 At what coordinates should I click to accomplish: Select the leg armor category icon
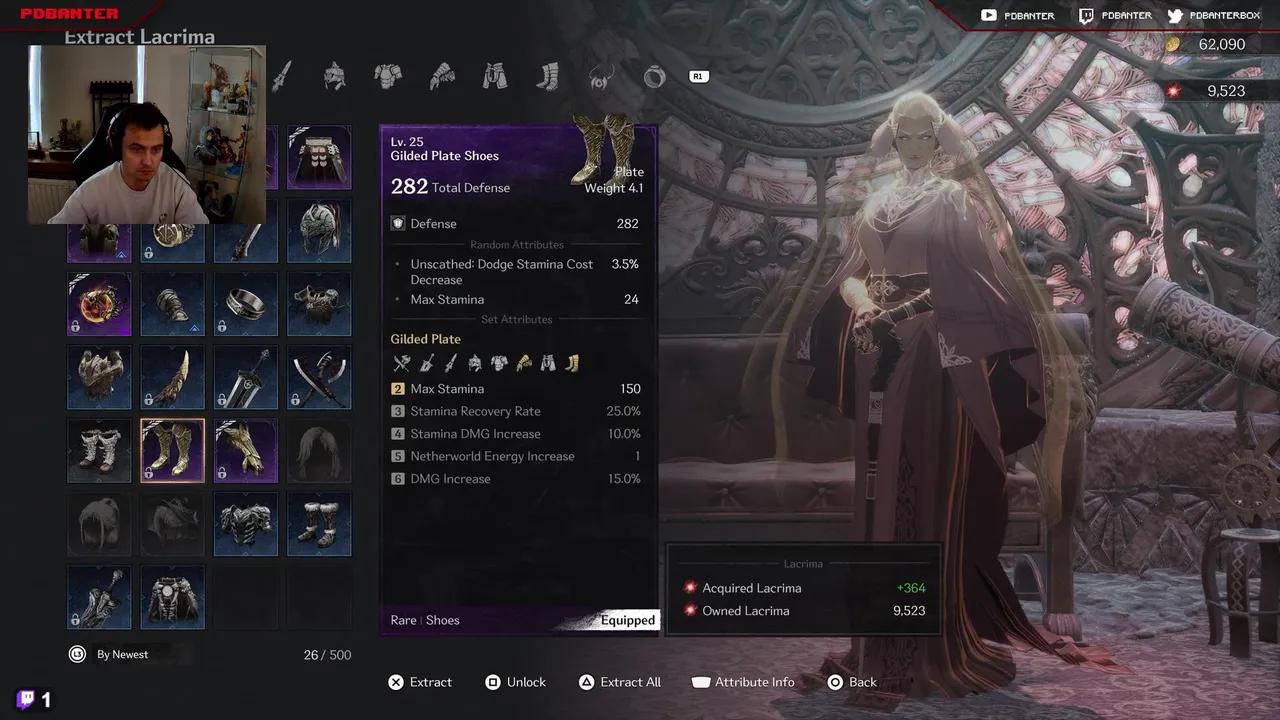click(x=495, y=75)
